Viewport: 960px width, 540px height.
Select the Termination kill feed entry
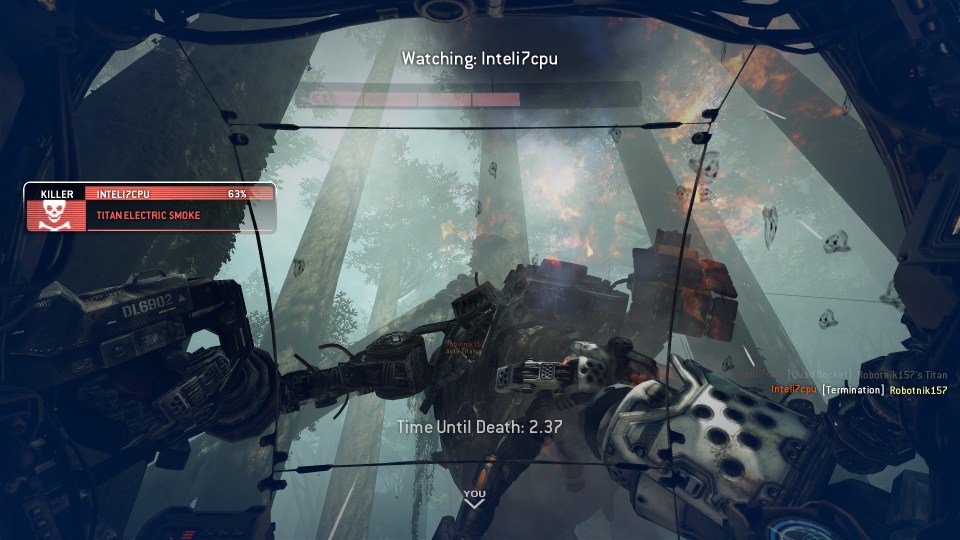point(859,390)
